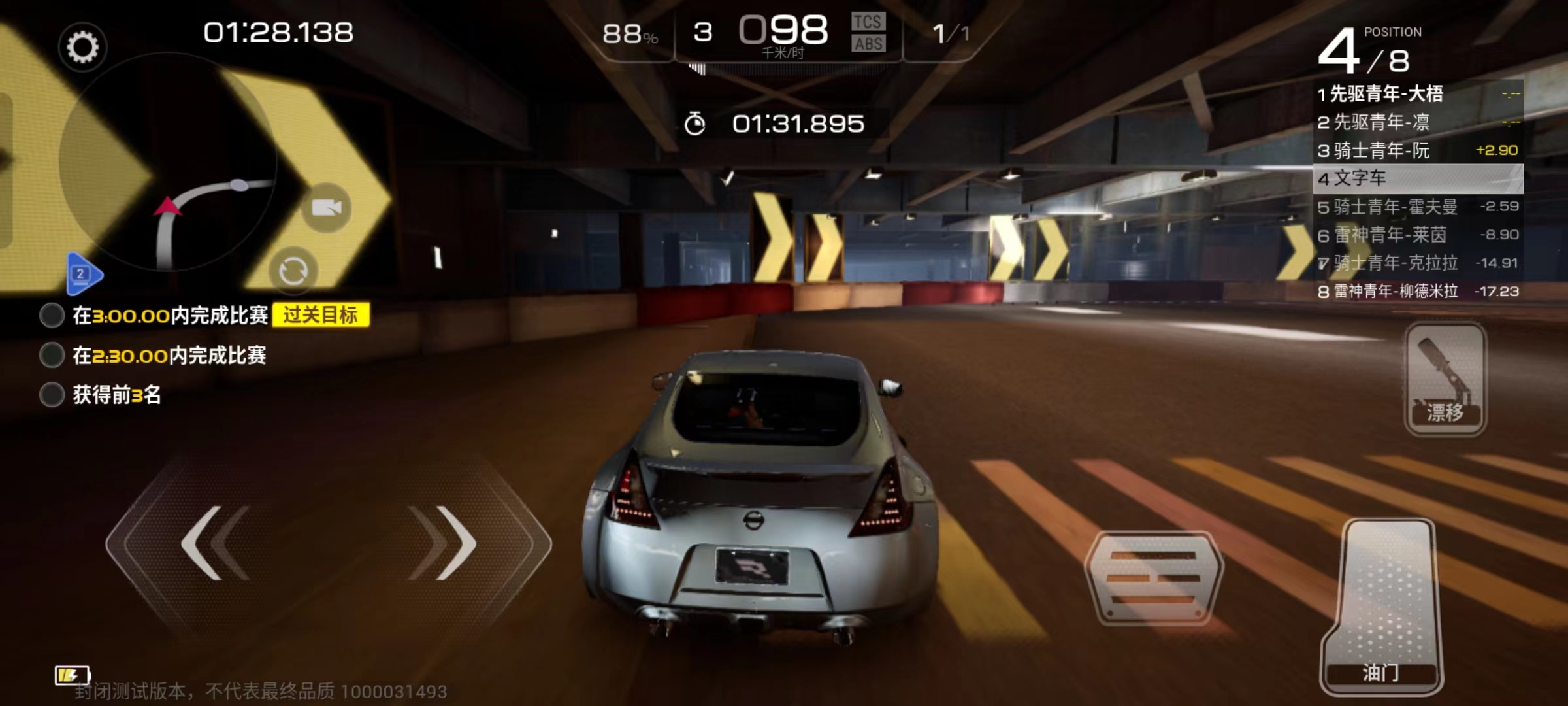The height and width of the screenshot is (706, 1568).
Task: Select the 3:00.00 finish objective
Action: (170, 316)
